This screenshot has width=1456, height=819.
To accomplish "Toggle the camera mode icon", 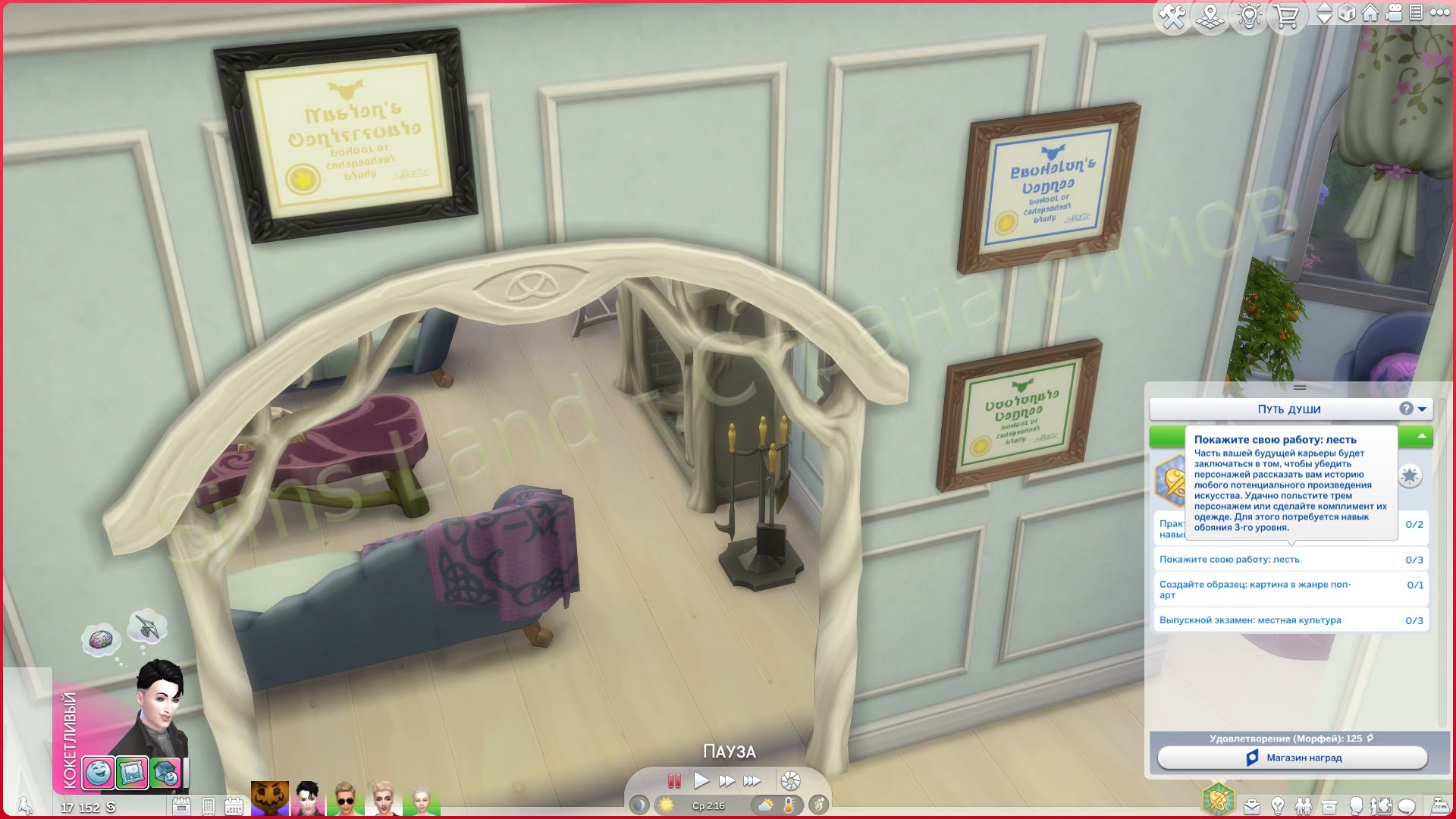I will point(1394,13).
